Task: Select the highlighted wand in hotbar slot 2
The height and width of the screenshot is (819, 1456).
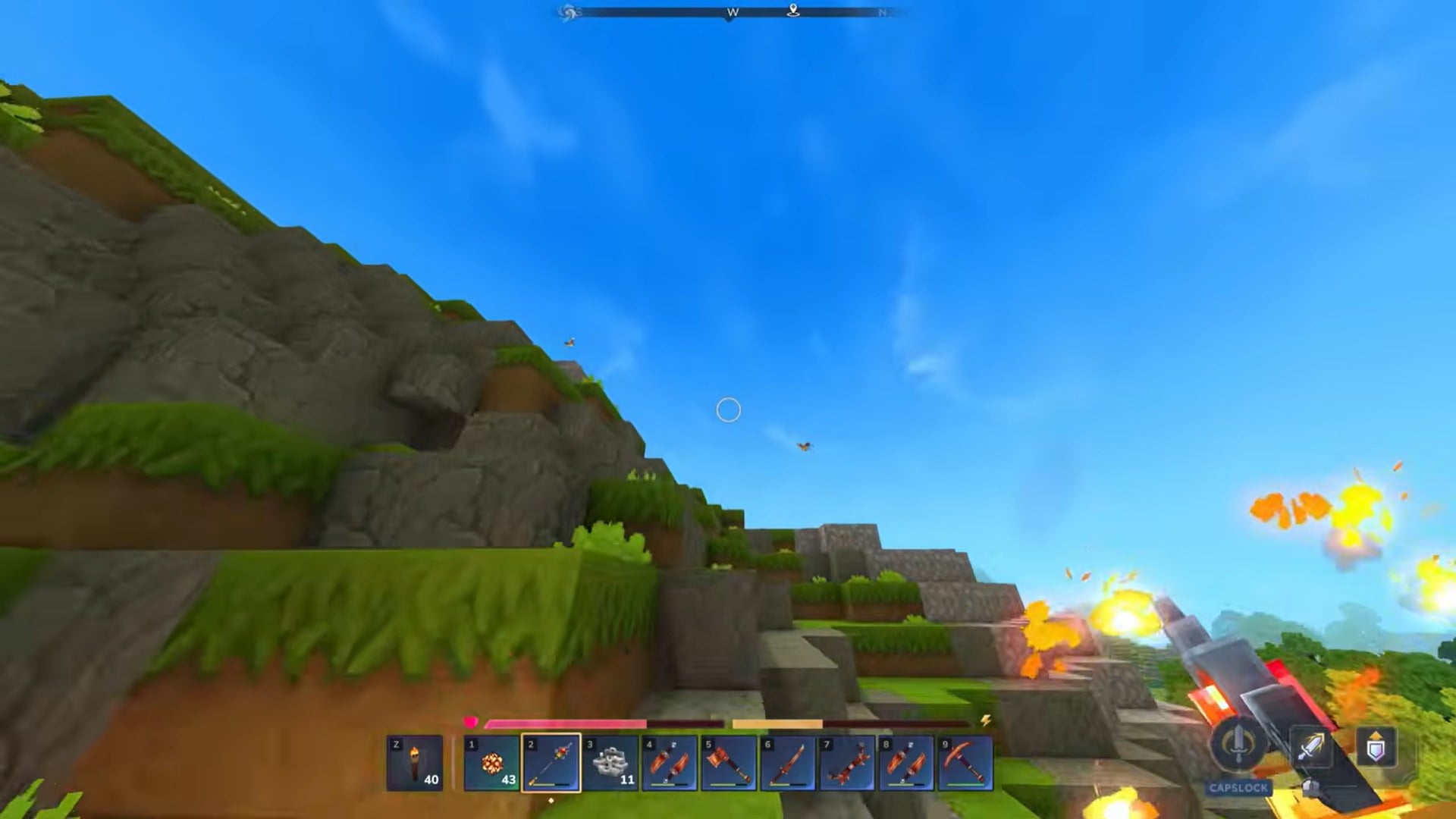Action: [551, 762]
